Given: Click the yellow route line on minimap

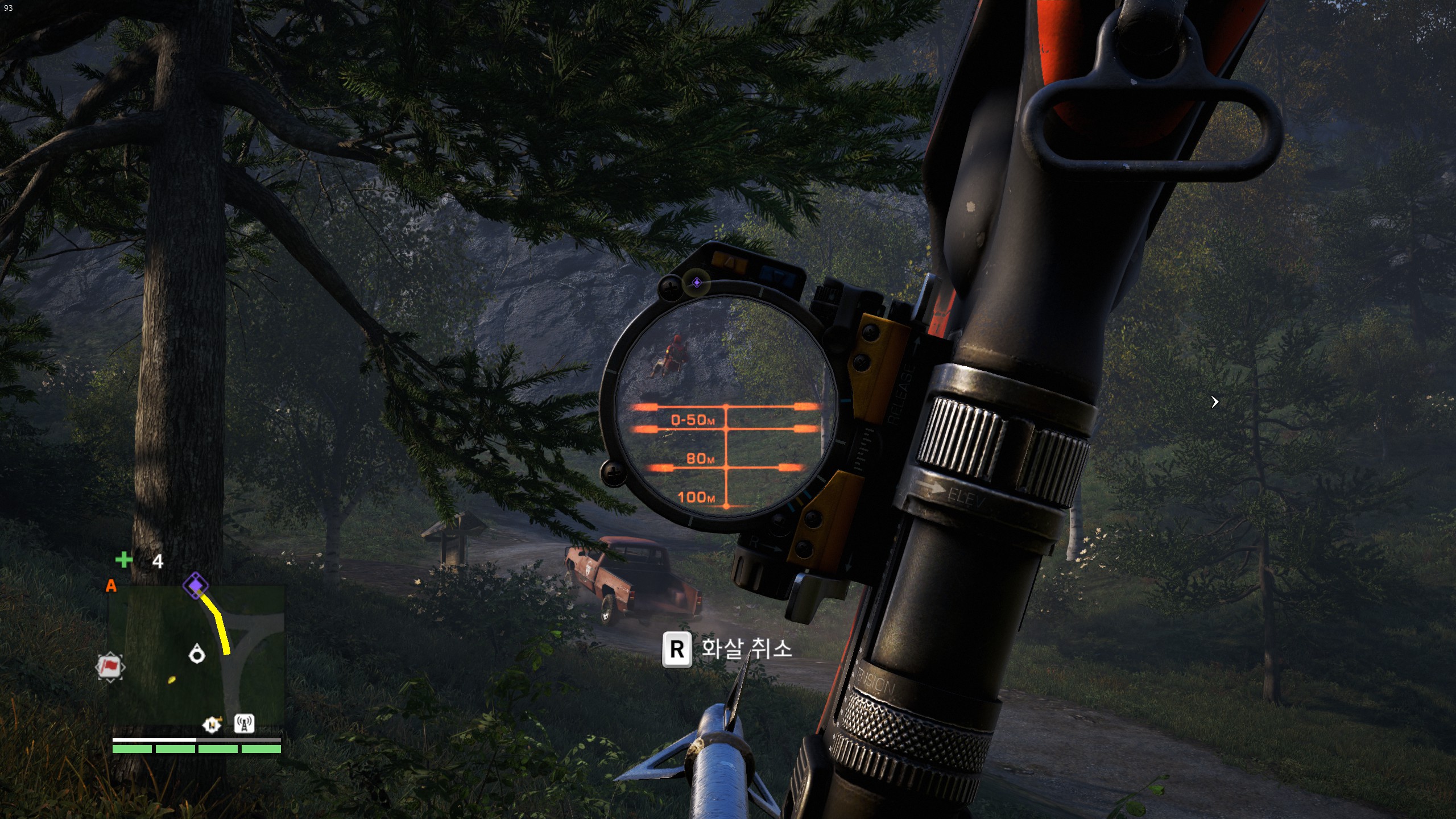Looking at the screenshot, I should click(x=220, y=623).
